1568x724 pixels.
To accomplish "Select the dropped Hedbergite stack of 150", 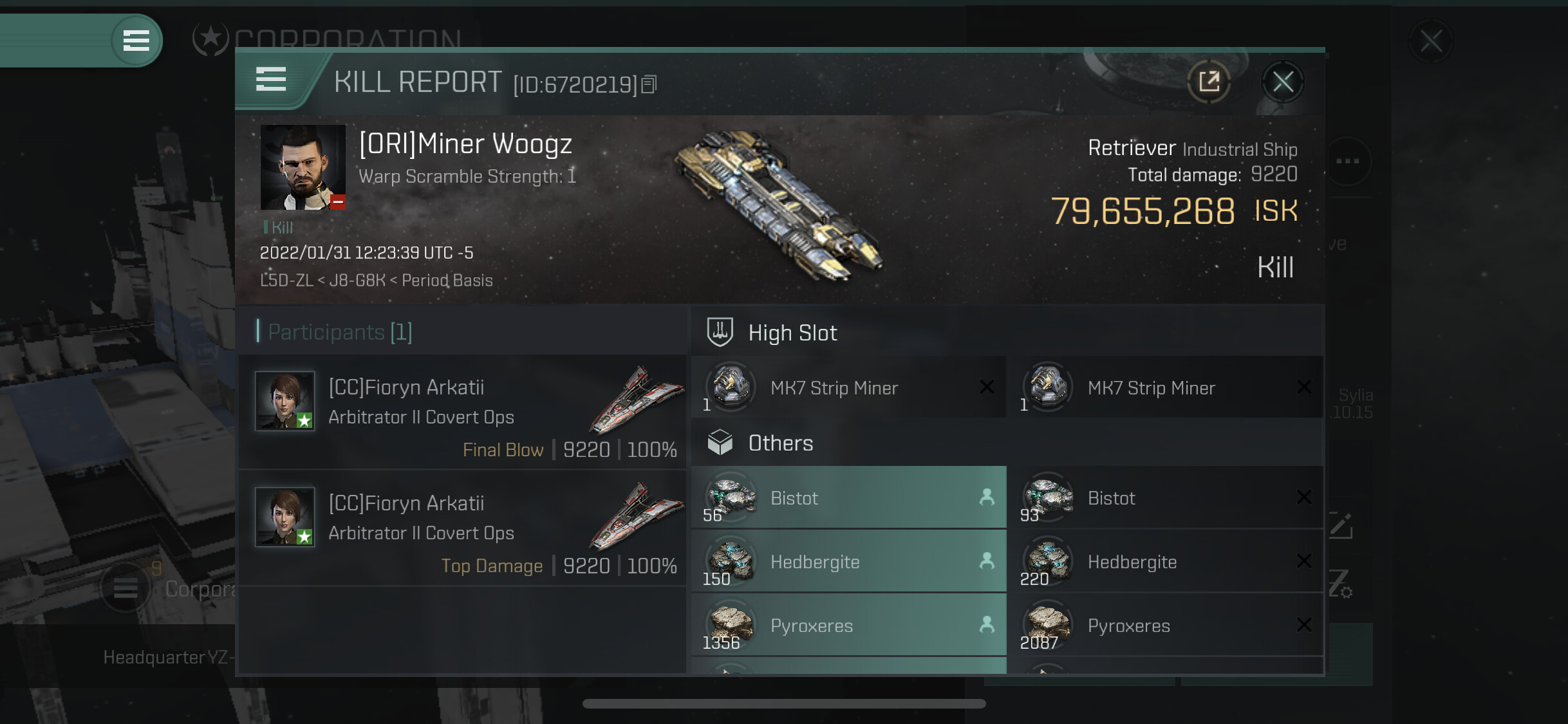I will point(848,561).
